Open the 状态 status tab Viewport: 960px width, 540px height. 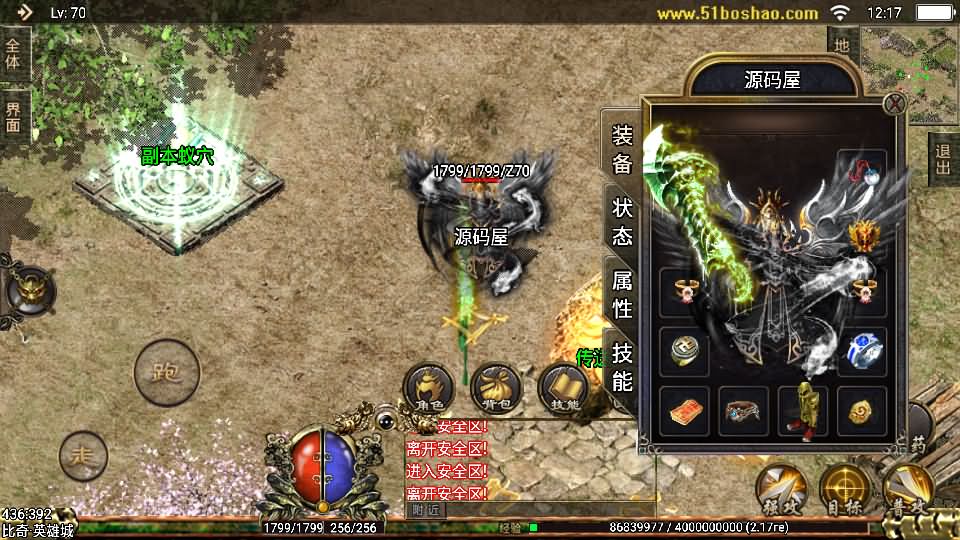tap(622, 221)
